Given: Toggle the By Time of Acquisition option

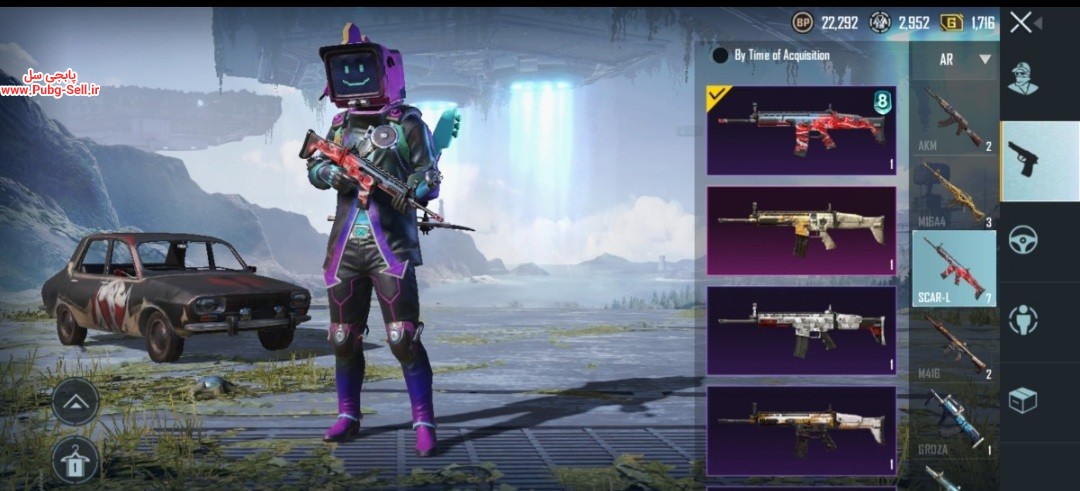Looking at the screenshot, I should 720,56.
